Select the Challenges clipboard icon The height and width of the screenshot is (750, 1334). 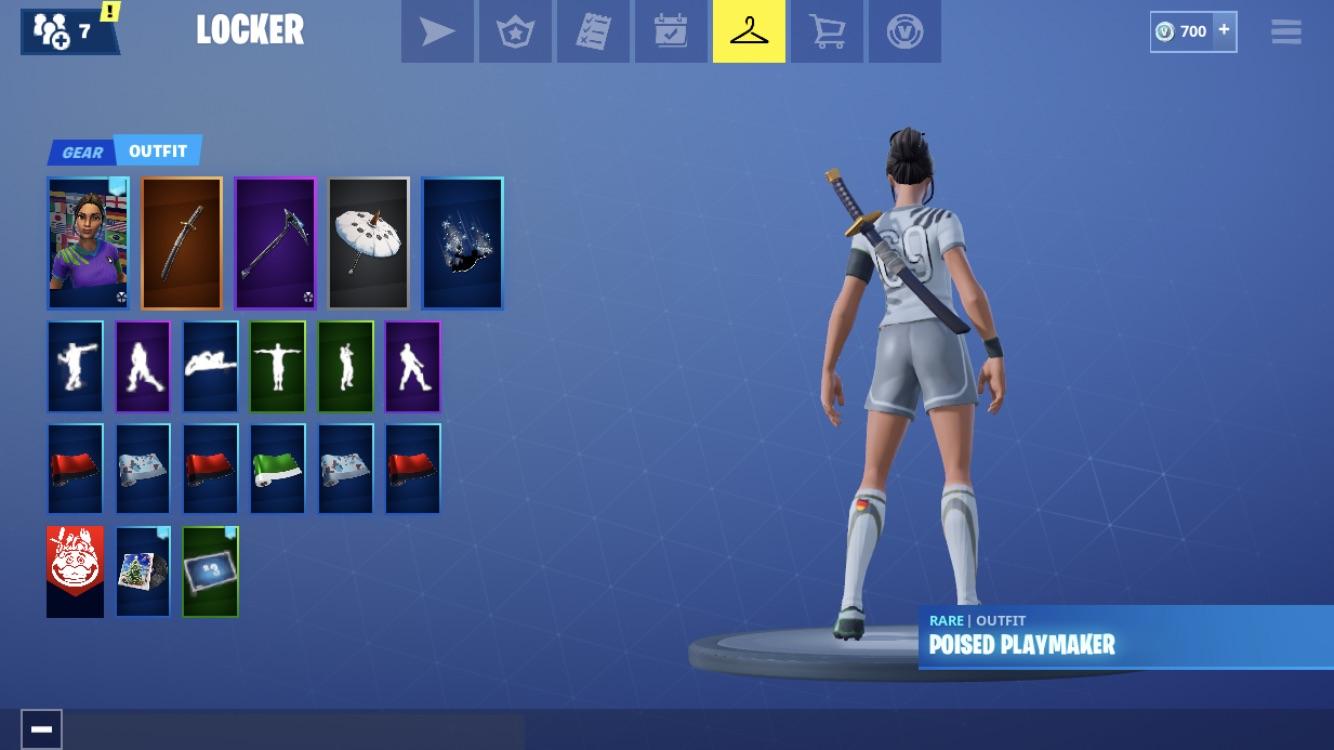593,30
